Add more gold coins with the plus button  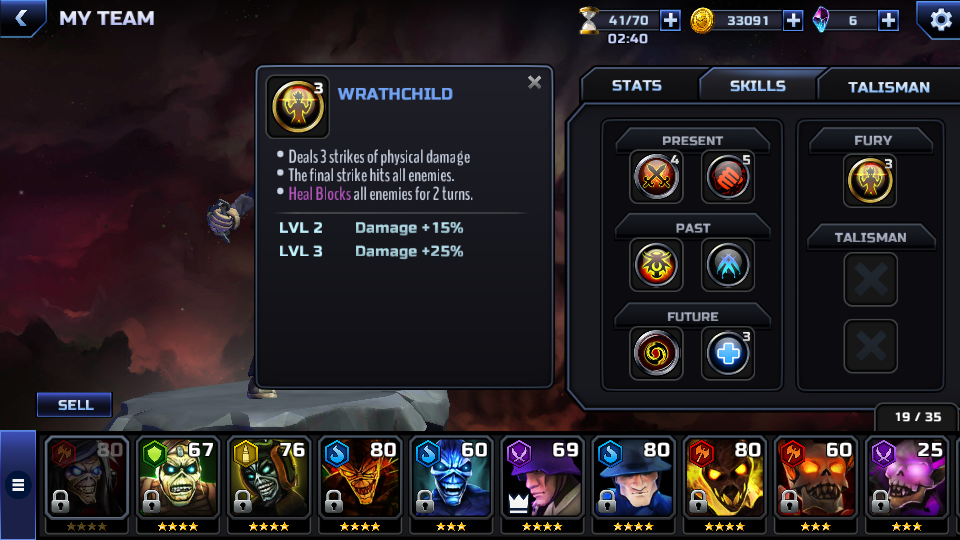tap(793, 20)
